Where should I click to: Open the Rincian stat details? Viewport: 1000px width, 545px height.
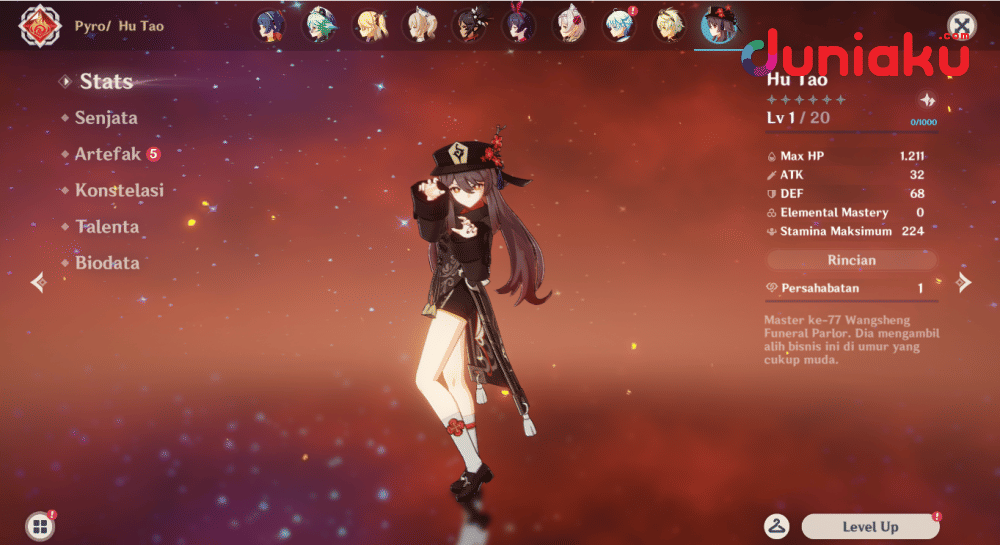point(852,260)
